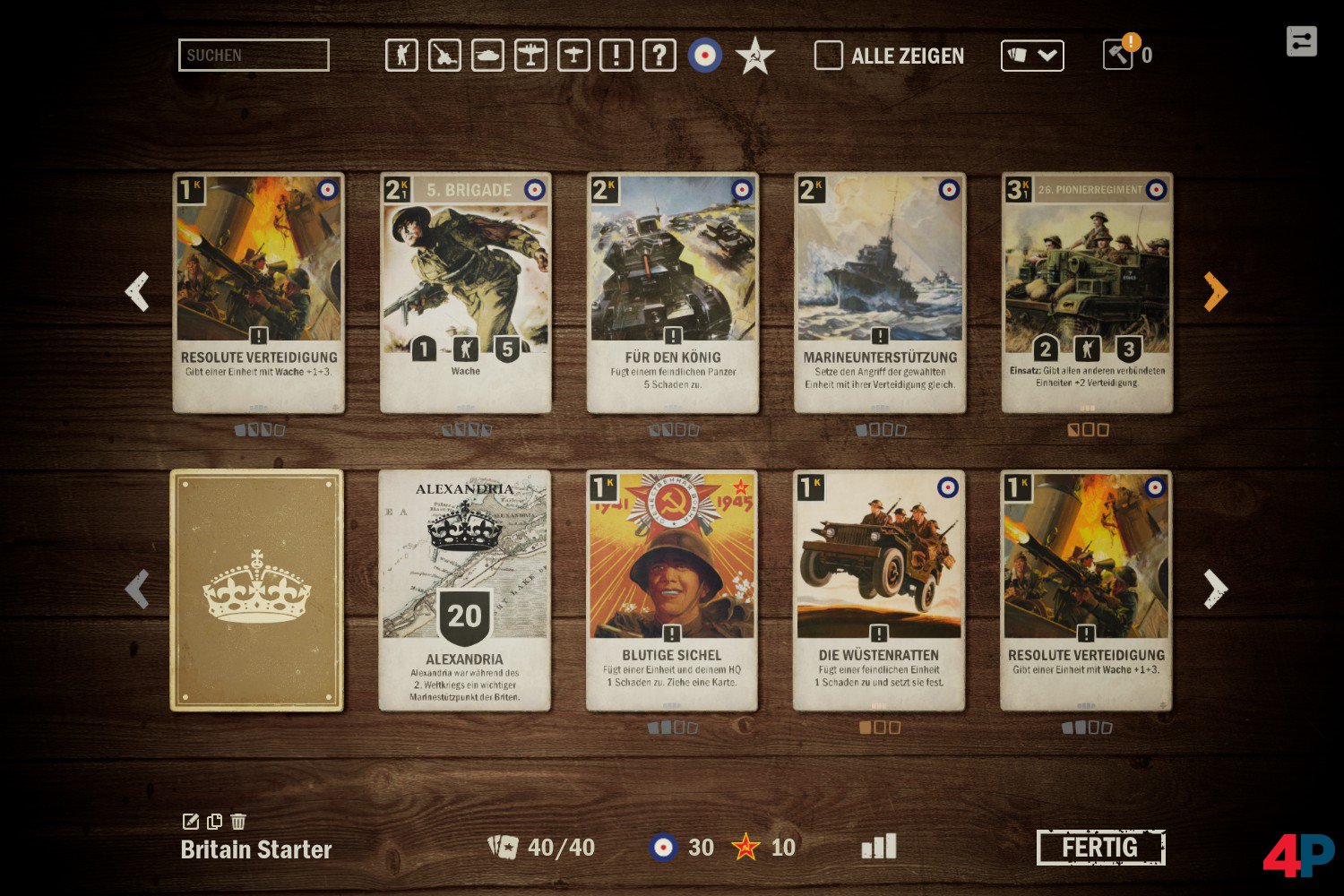Delete the deck with the trash icon
The height and width of the screenshot is (896, 1344).
(x=238, y=822)
